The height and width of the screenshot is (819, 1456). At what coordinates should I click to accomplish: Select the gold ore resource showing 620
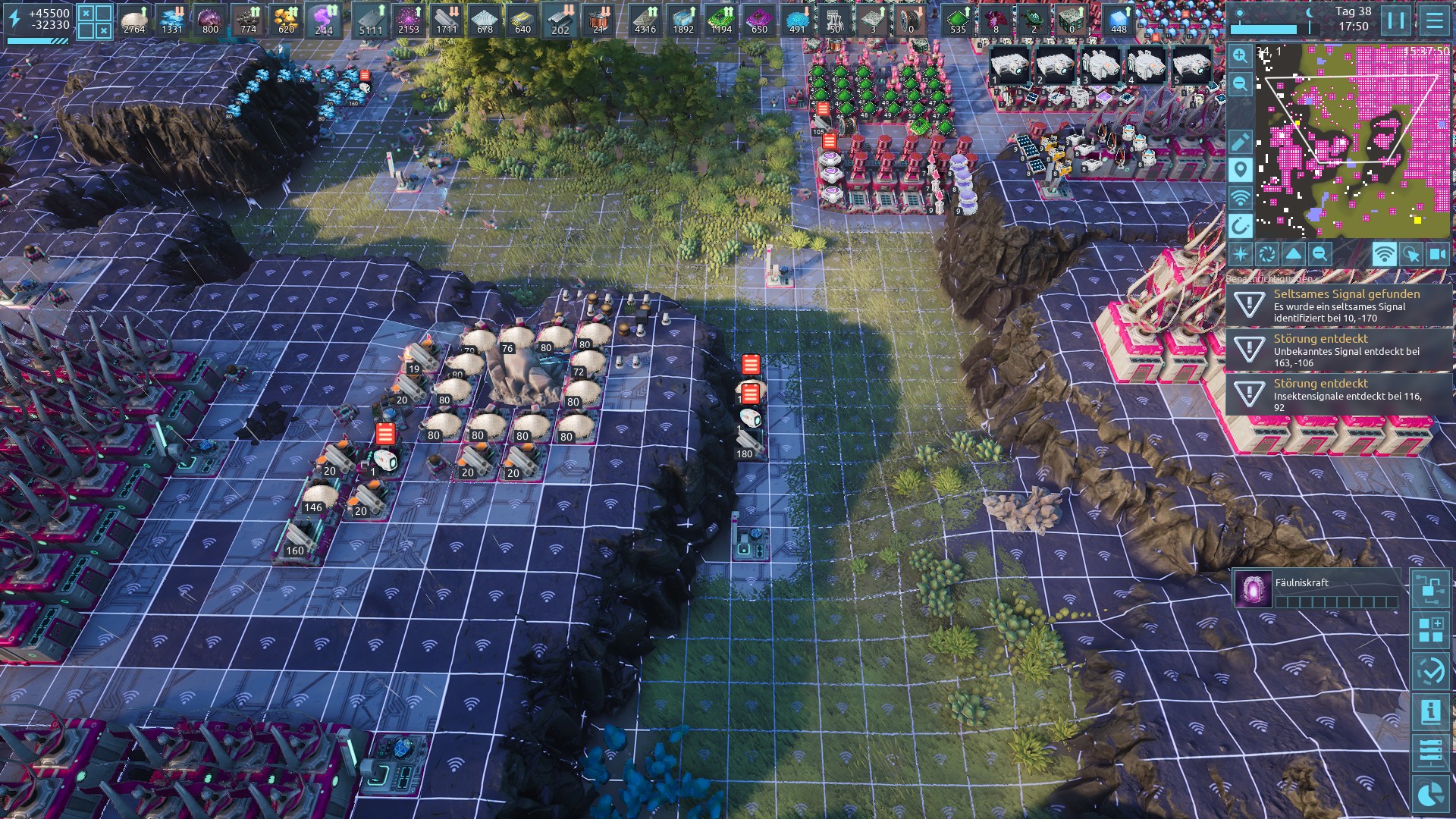pos(286,20)
